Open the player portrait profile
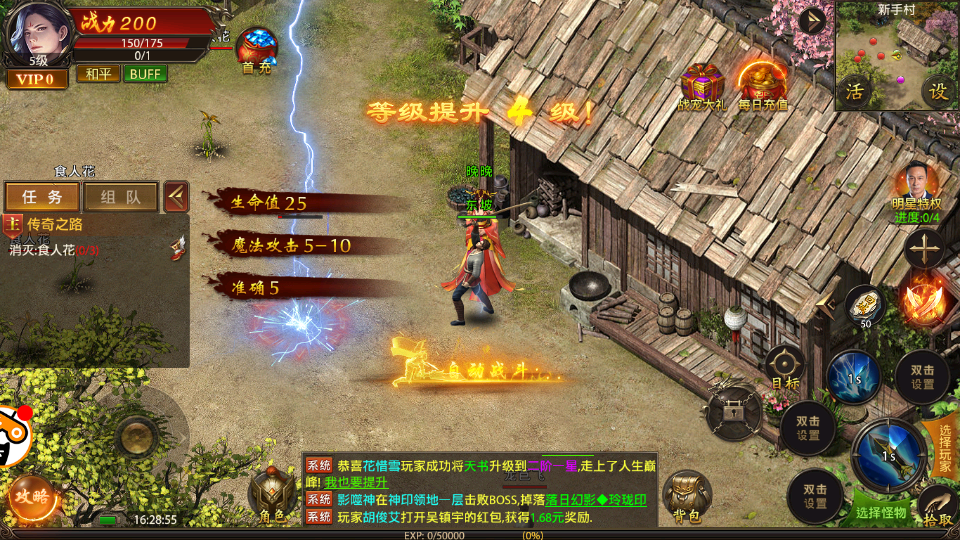Viewport: 960px width, 540px height. [x=35, y=32]
